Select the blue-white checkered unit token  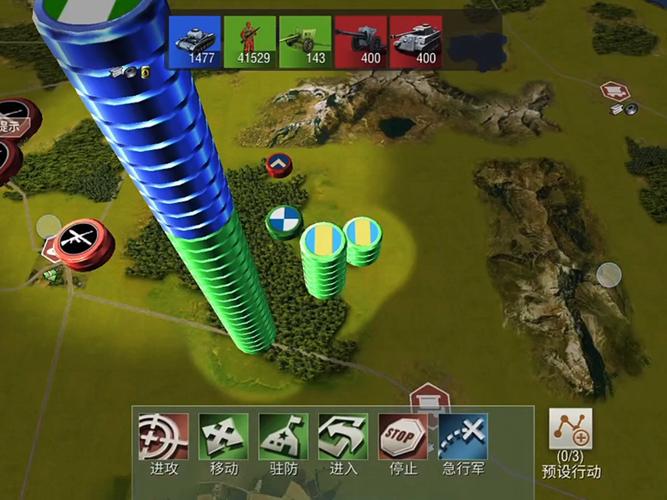[x=283, y=221]
